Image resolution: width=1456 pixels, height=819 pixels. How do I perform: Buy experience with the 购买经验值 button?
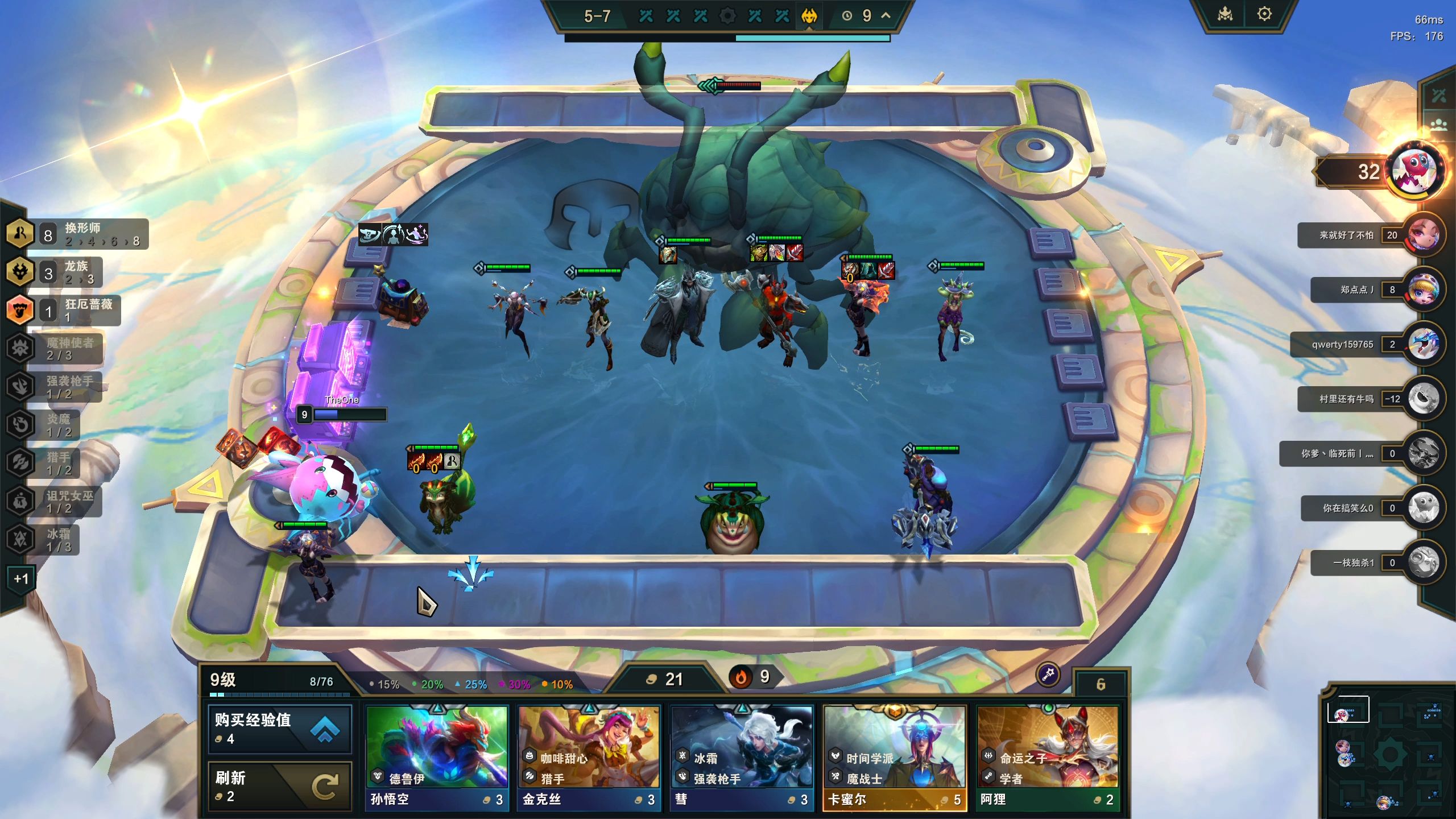click(279, 729)
